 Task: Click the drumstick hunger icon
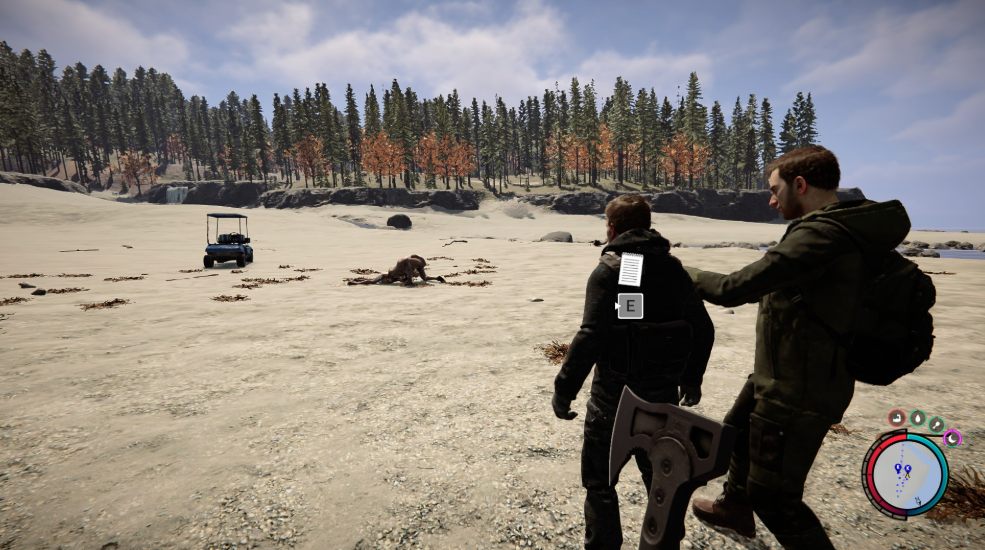click(936, 424)
